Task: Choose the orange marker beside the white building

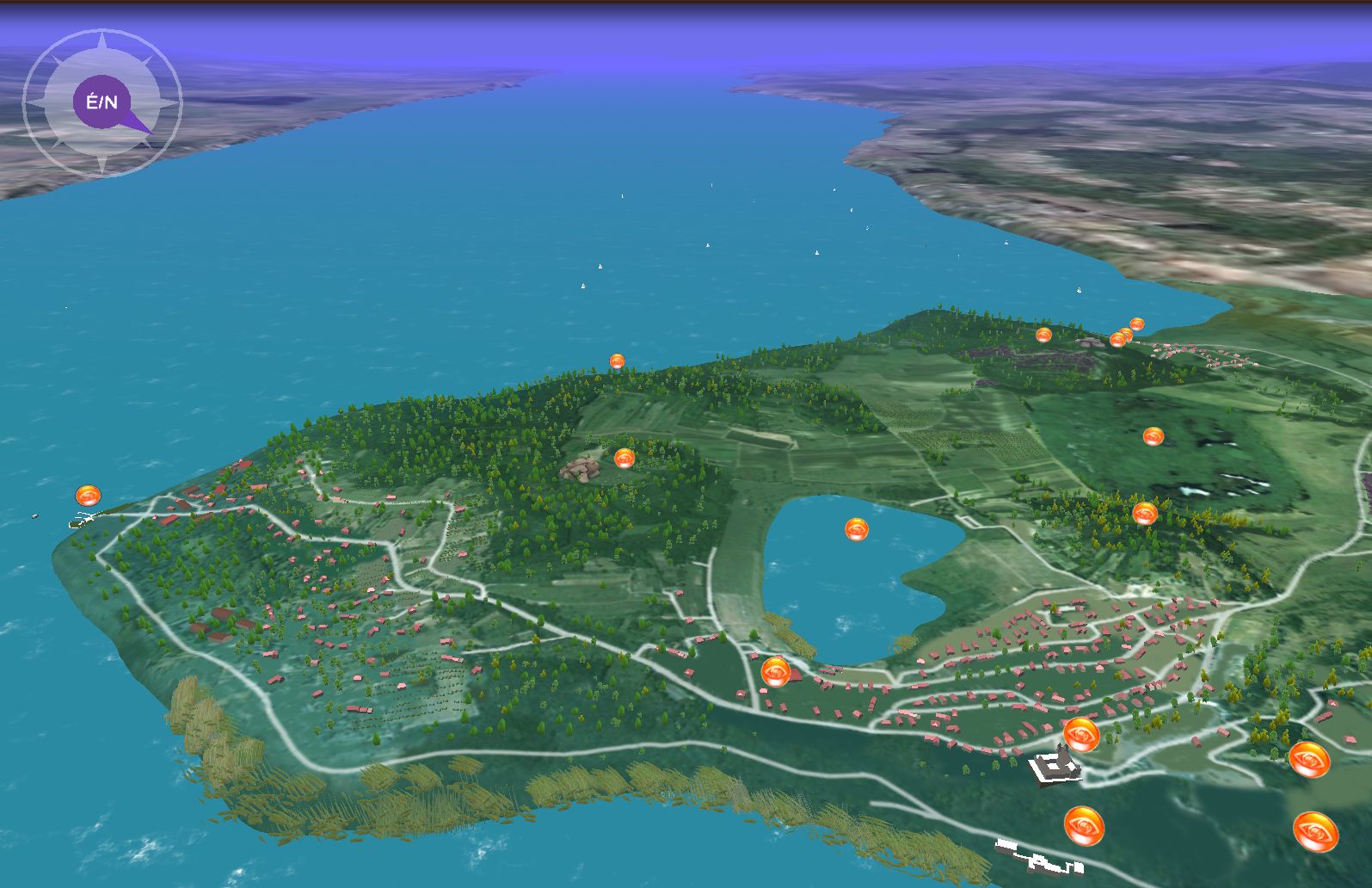Action: click(1080, 734)
